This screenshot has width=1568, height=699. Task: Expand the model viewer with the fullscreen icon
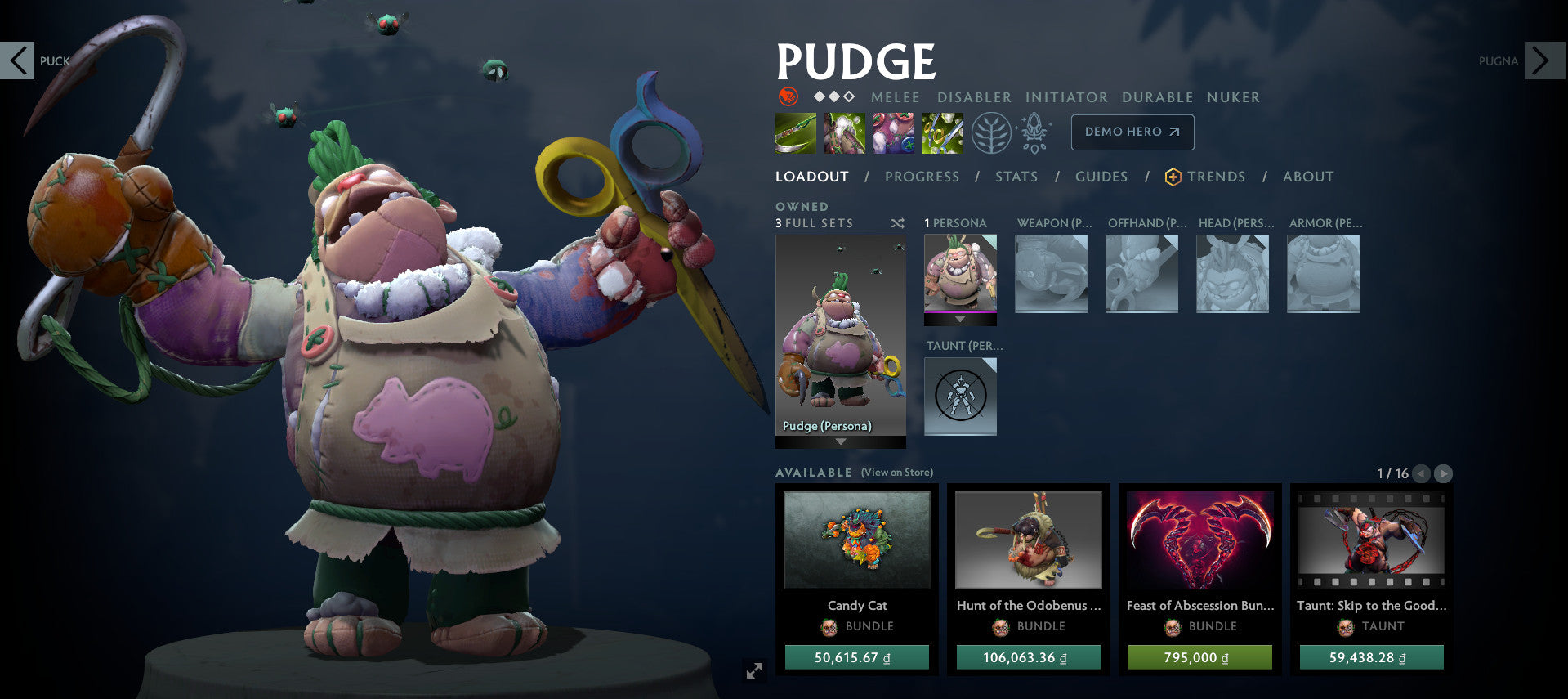[x=753, y=670]
